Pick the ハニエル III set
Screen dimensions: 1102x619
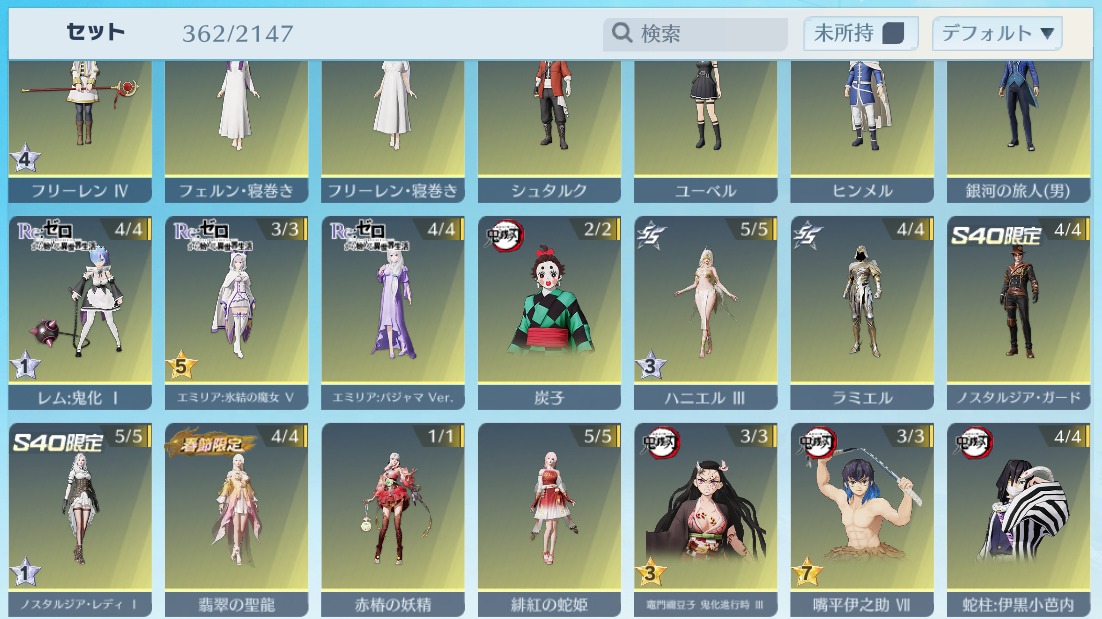point(706,310)
